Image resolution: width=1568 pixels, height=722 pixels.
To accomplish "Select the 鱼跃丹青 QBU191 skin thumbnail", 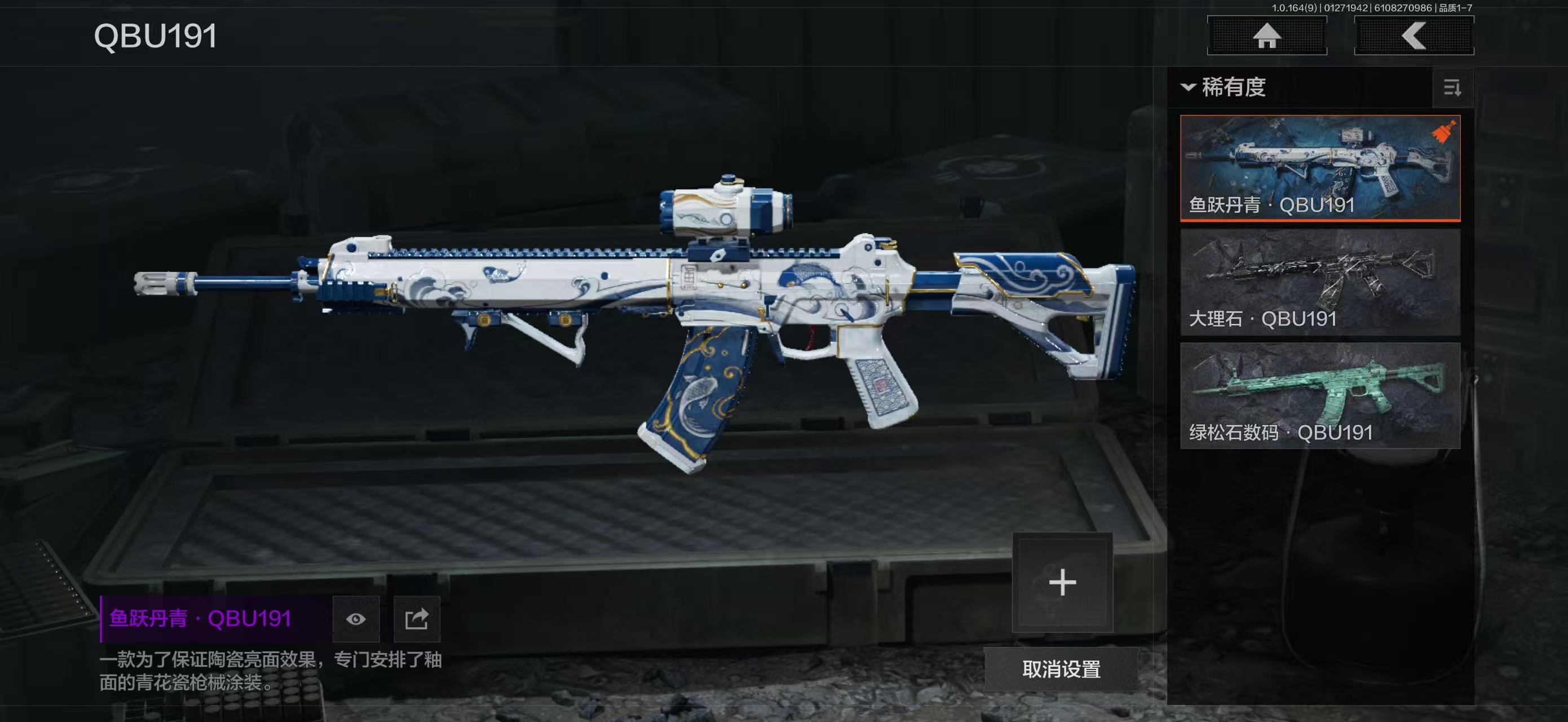I will [1320, 168].
